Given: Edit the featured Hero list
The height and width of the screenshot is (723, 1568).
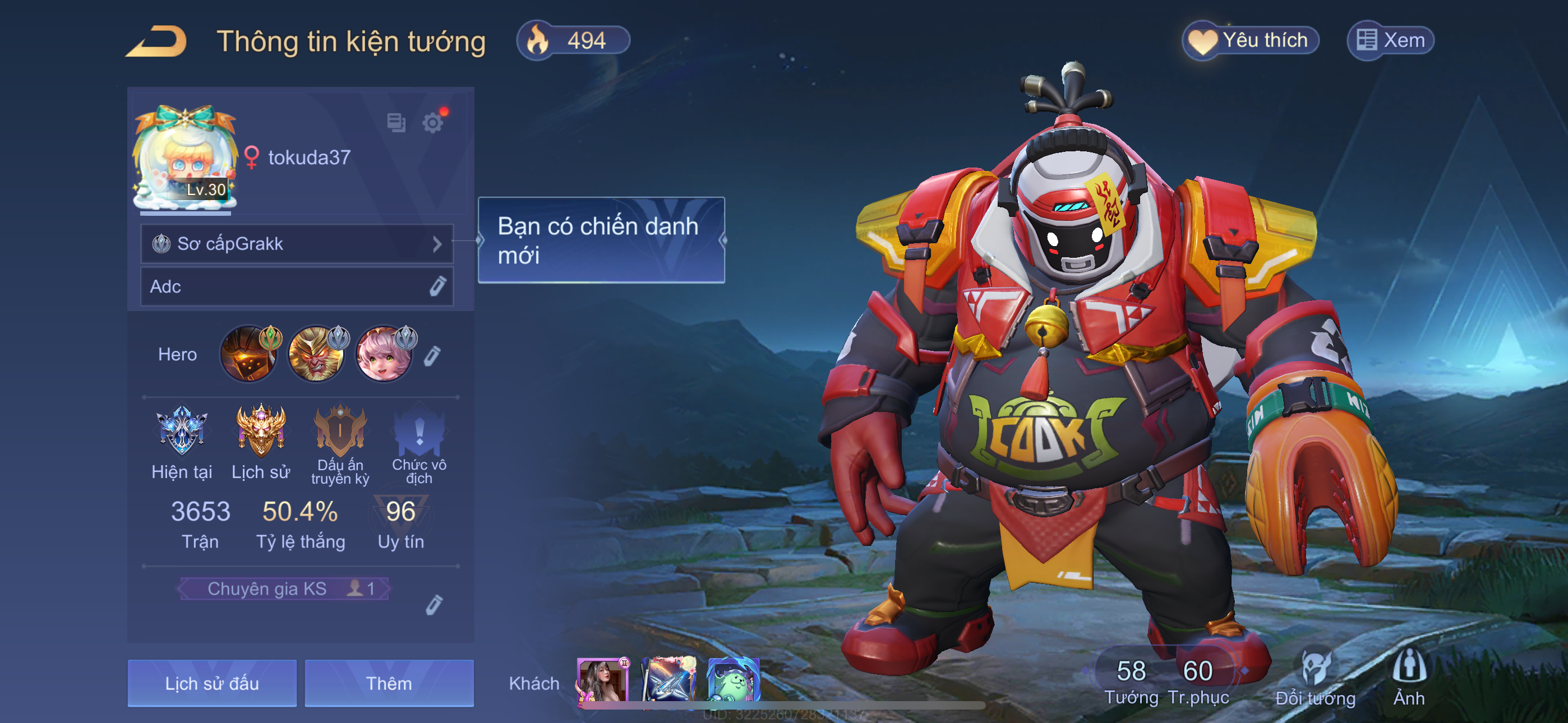Looking at the screenshot, I should click(432, 356).
